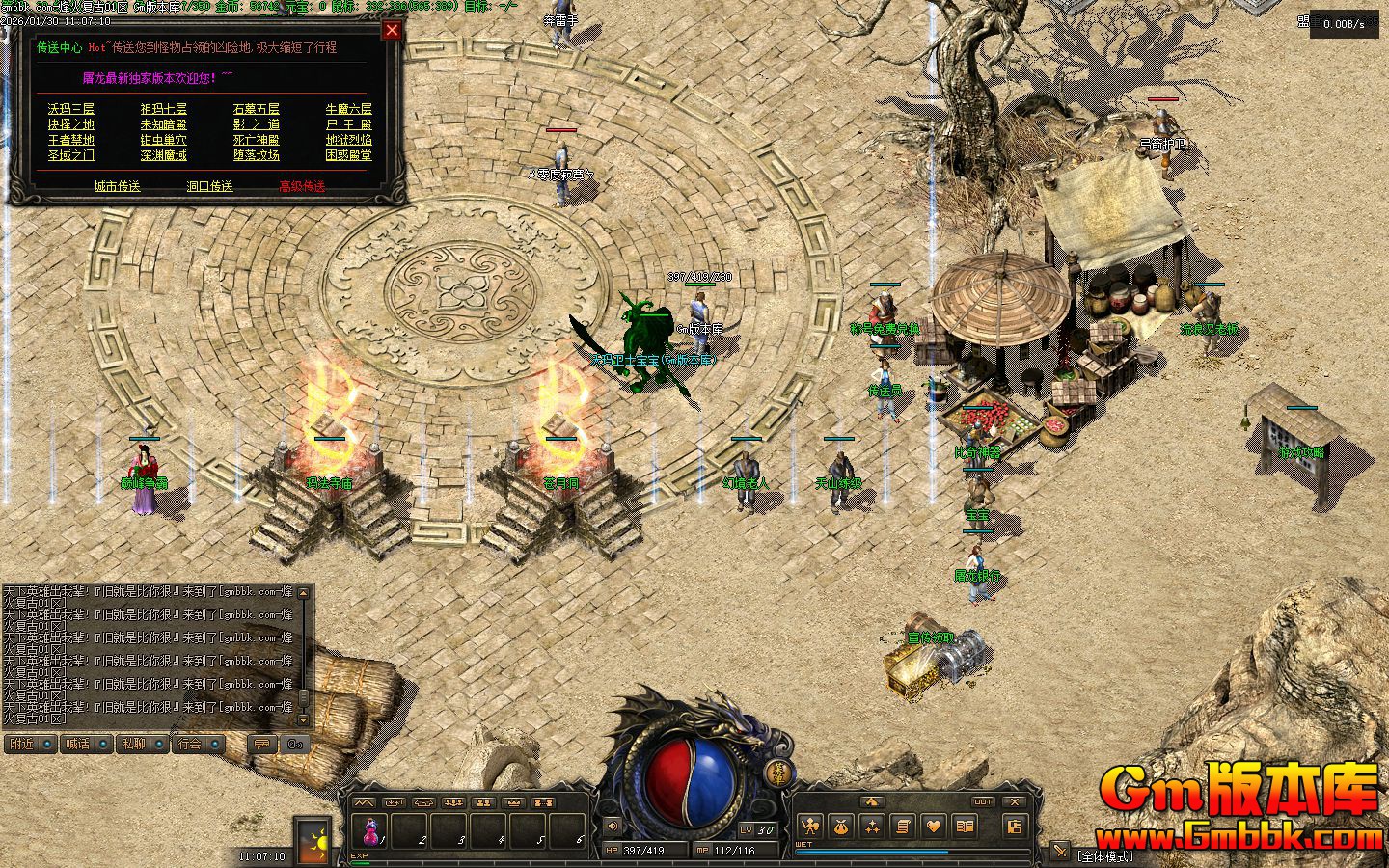Switch chat to the 附近 nearby channel

[22, 744]
